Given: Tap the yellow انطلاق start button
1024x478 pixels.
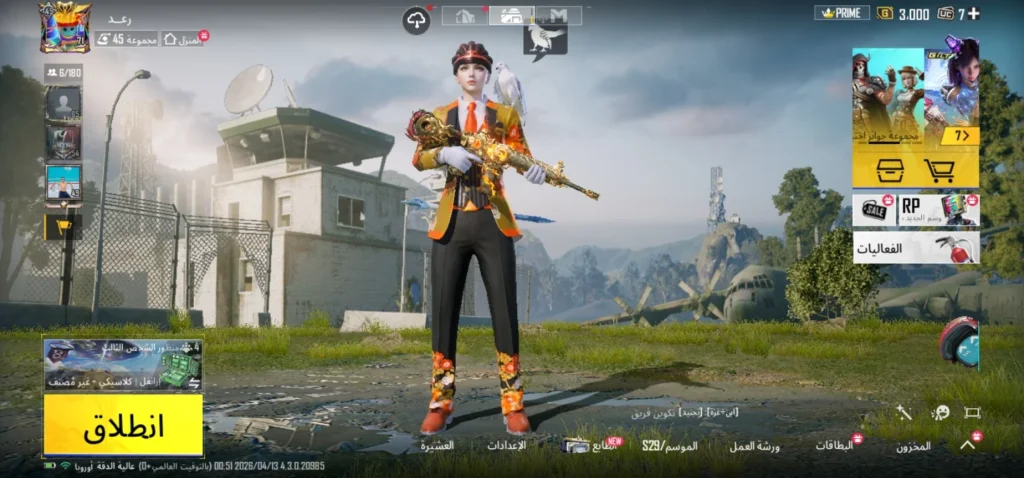Looking at the screenshot, I should 123,425.
